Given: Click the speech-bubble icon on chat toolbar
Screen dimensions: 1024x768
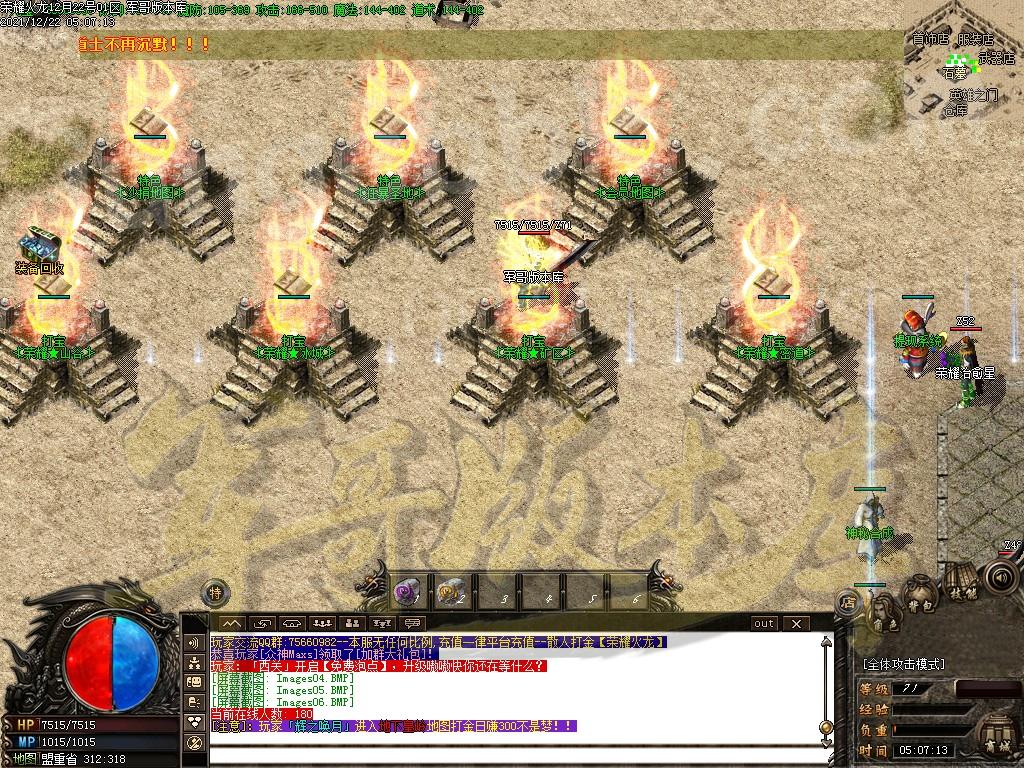Looking at the screenshot, I should pyautogui.click(x=411, y=625).
